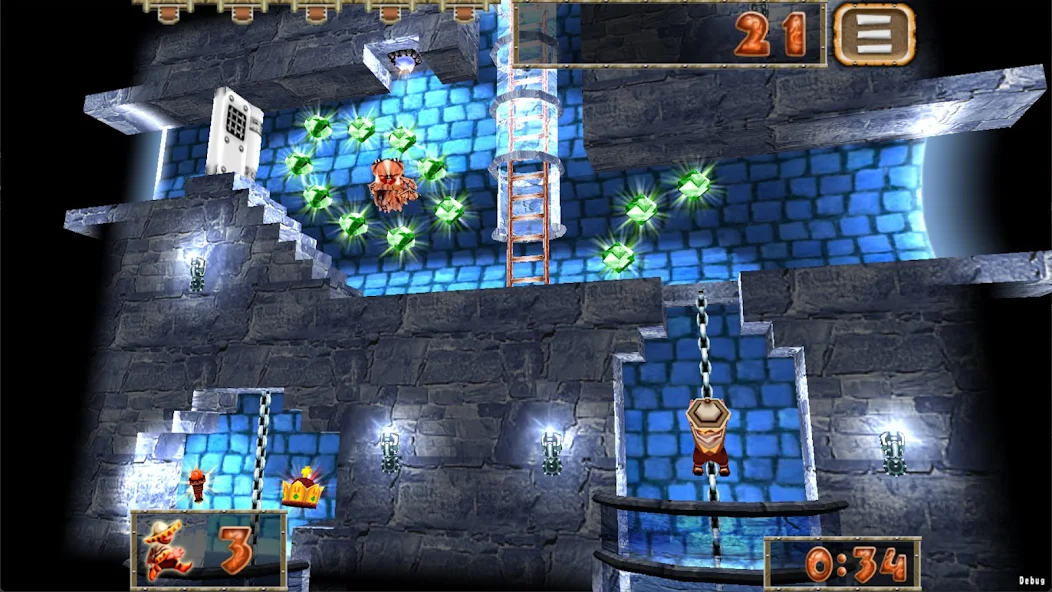
Task: Open the hamburger pause menu button
Action: click(874, 34)
